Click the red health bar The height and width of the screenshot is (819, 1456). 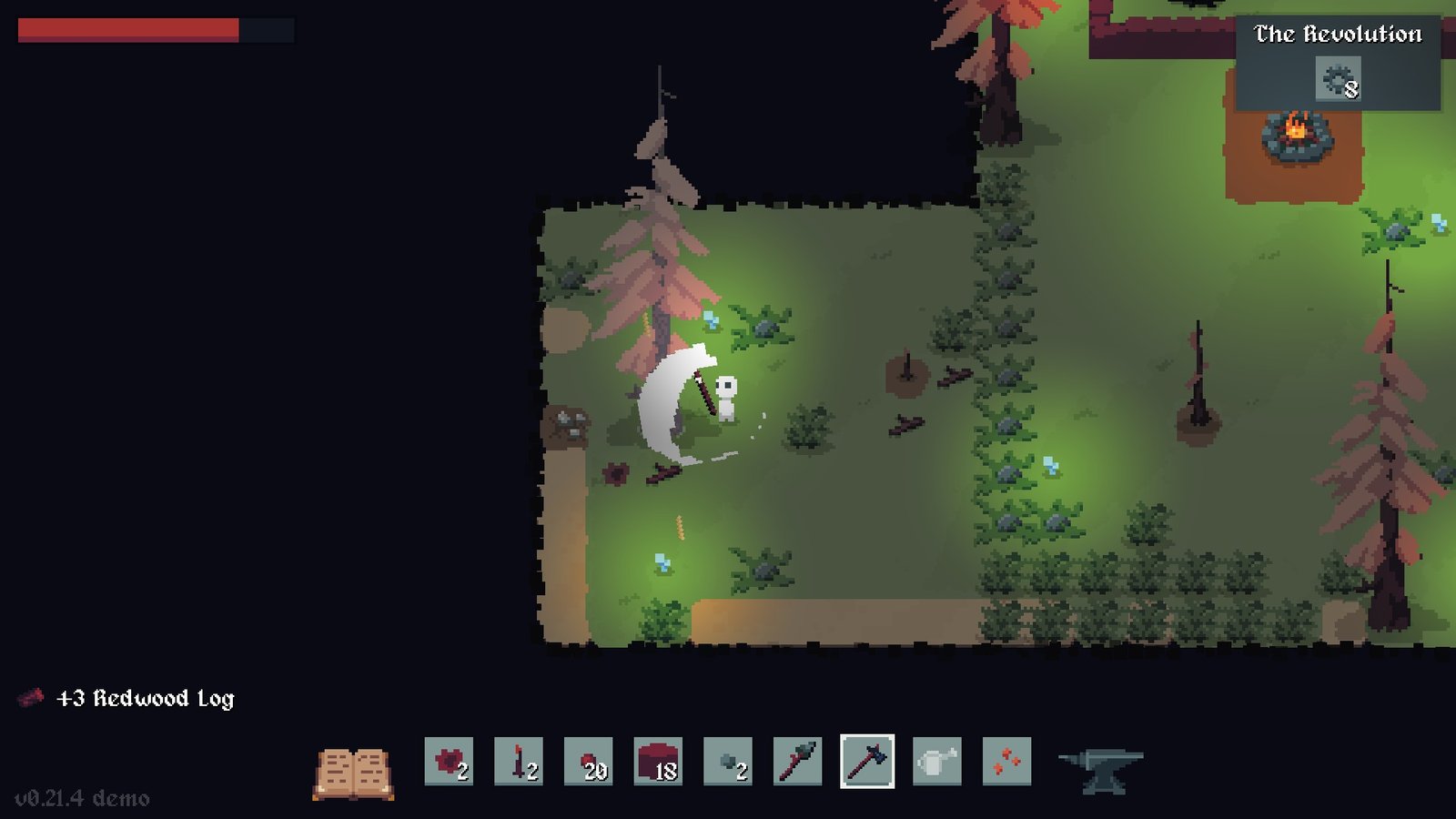(x=127, y=29)
